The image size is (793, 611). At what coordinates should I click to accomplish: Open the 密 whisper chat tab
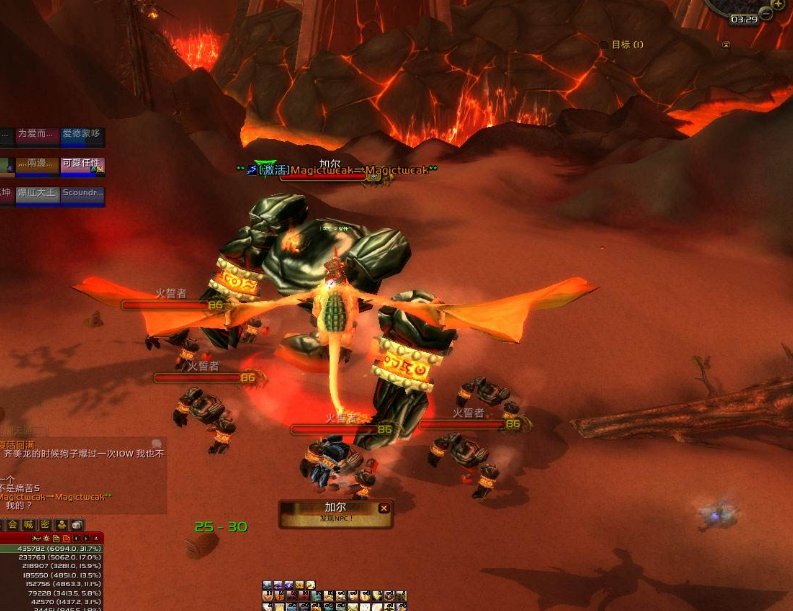45,525
